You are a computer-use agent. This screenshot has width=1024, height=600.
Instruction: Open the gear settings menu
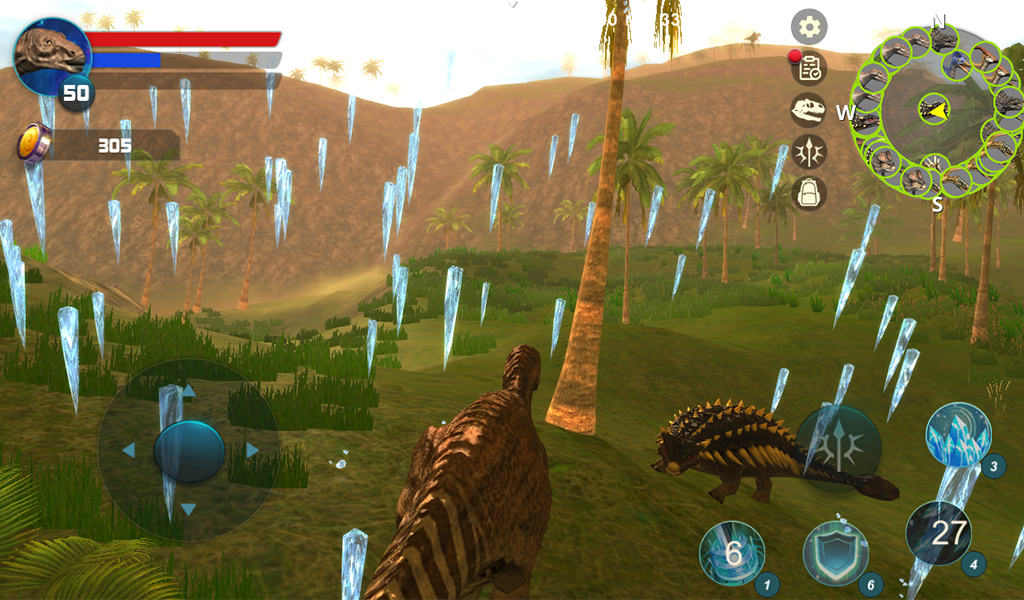[809, 26]
